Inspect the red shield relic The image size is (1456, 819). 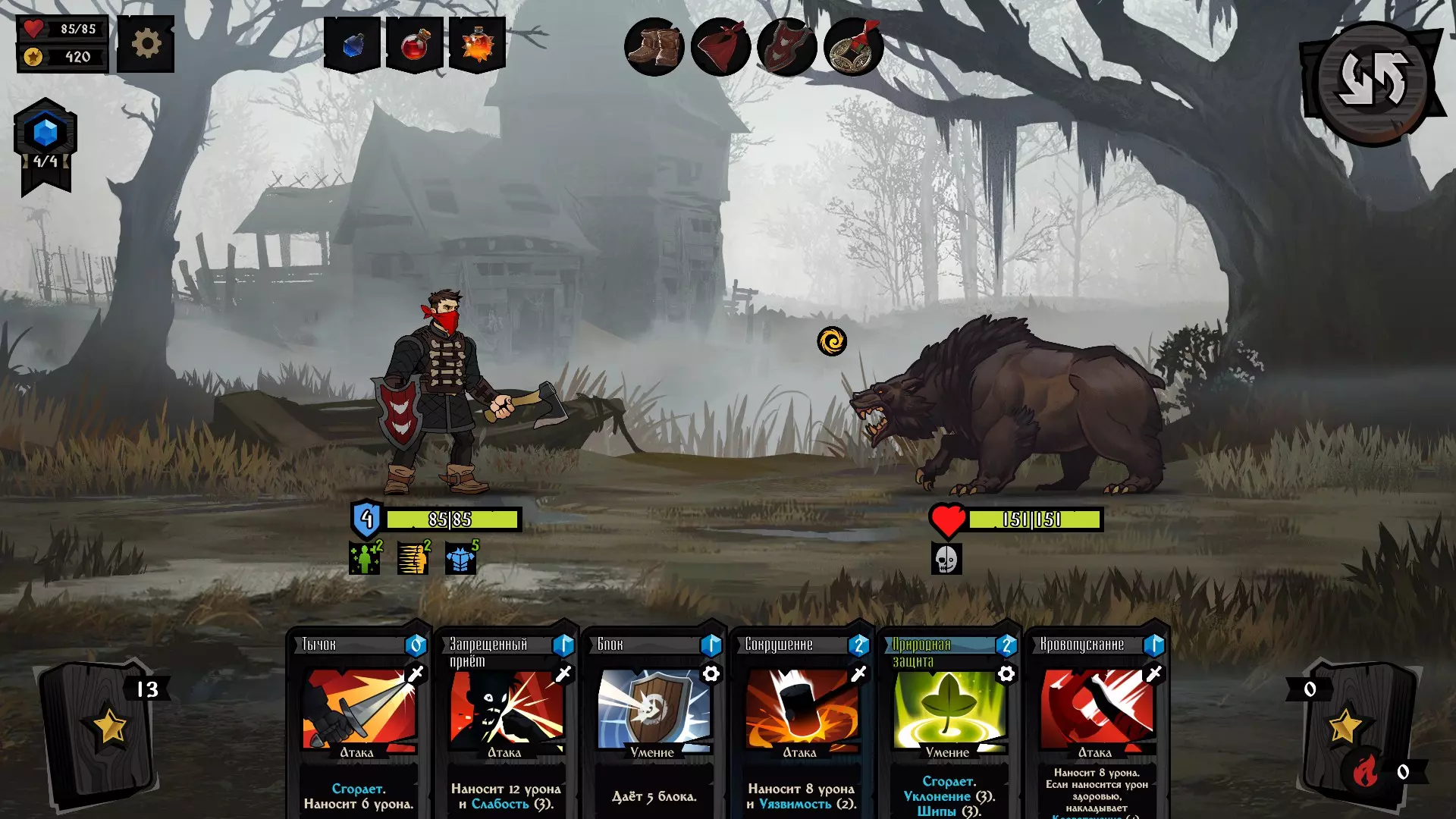(786, 47)
